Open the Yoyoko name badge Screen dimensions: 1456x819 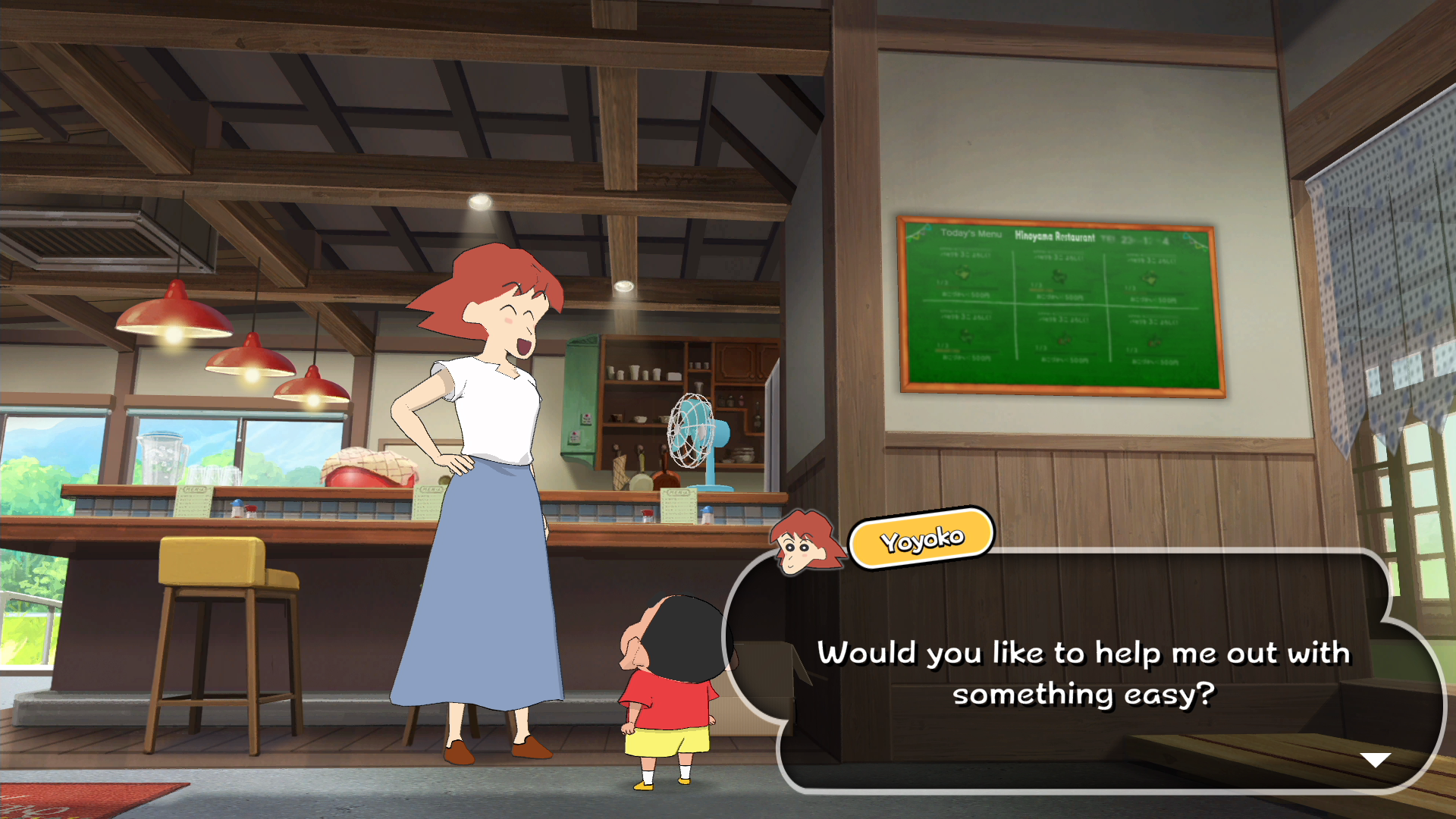(x=921, y=538)
